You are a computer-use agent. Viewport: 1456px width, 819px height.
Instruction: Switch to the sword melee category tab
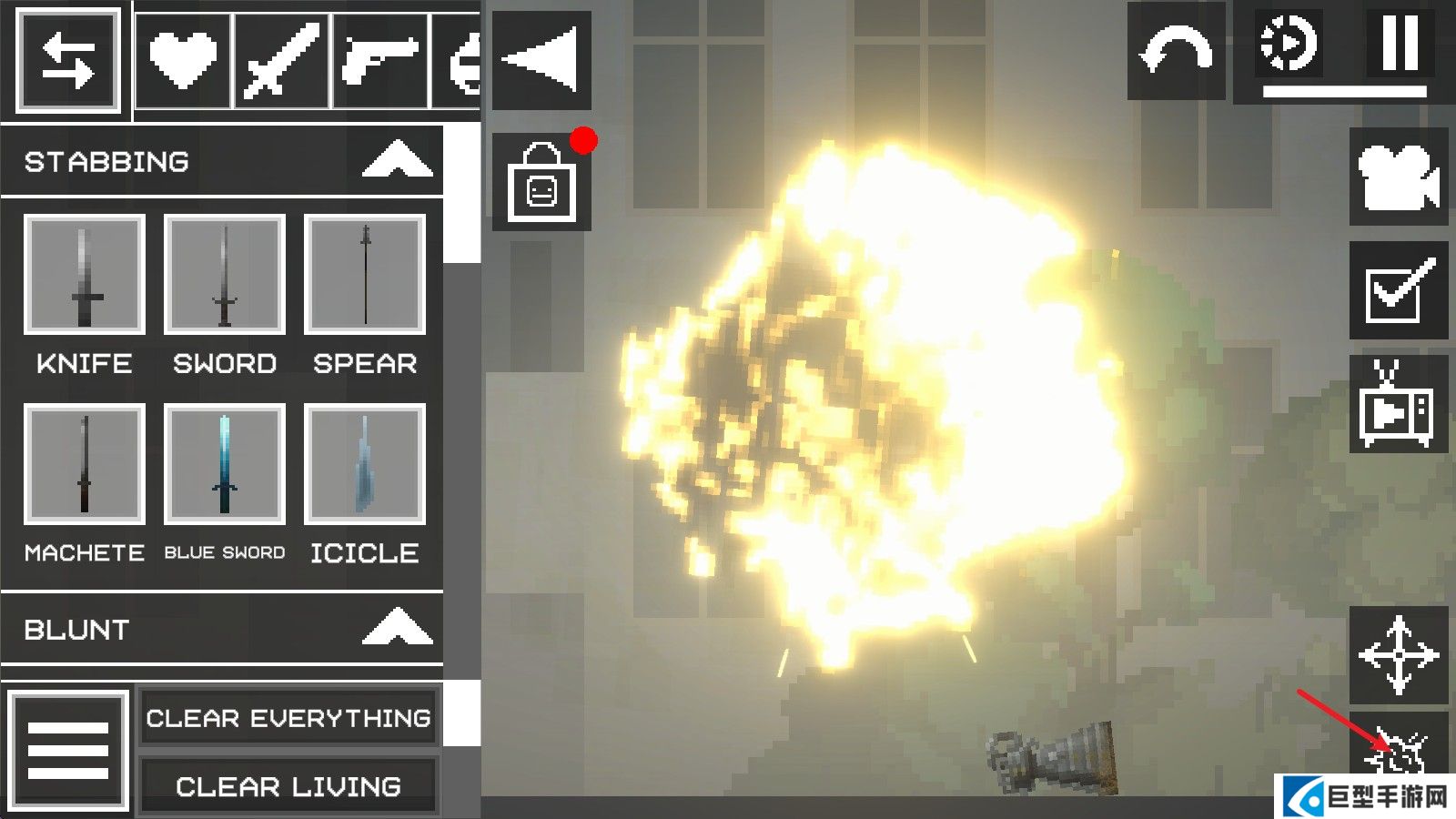click(282, 61)
